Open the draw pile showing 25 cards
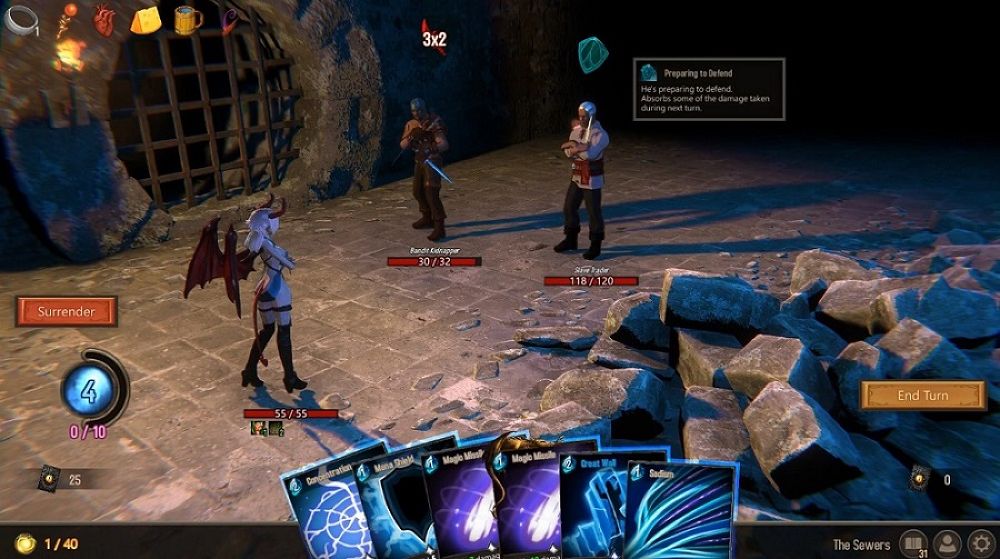 click(50, 480)
